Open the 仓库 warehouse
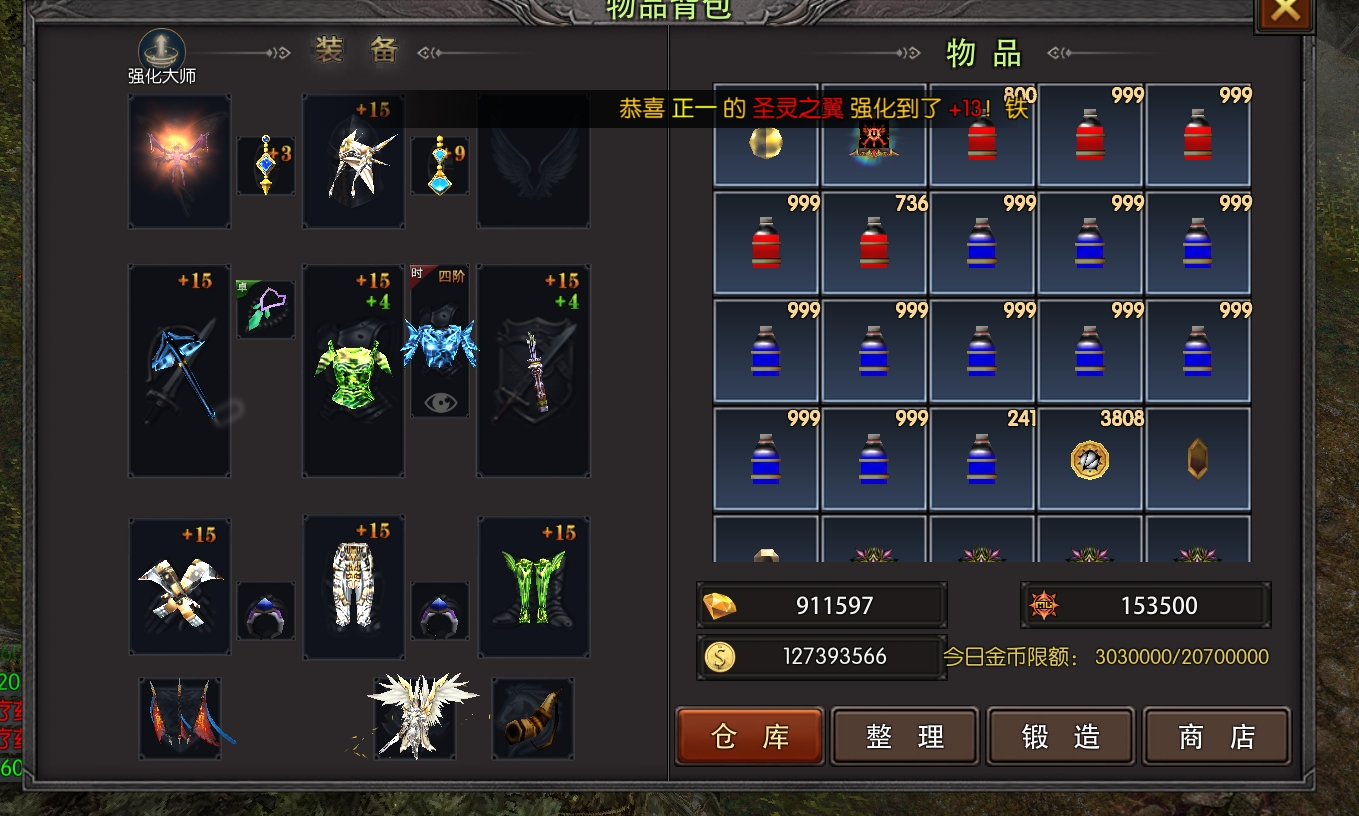 coord(749,735)
